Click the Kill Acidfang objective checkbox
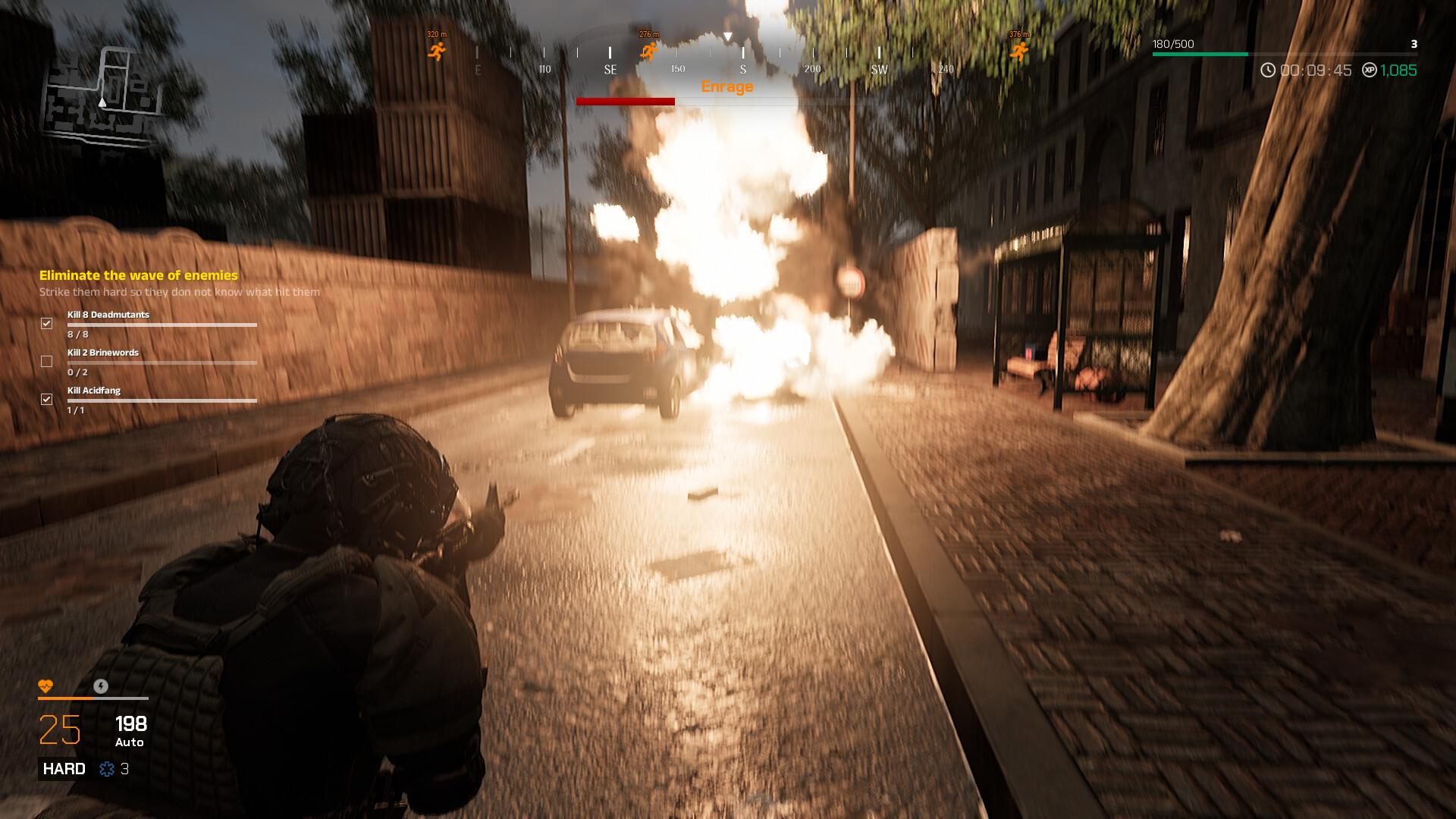The height and width of the screenshot is (819, 1456). [47, 400]
